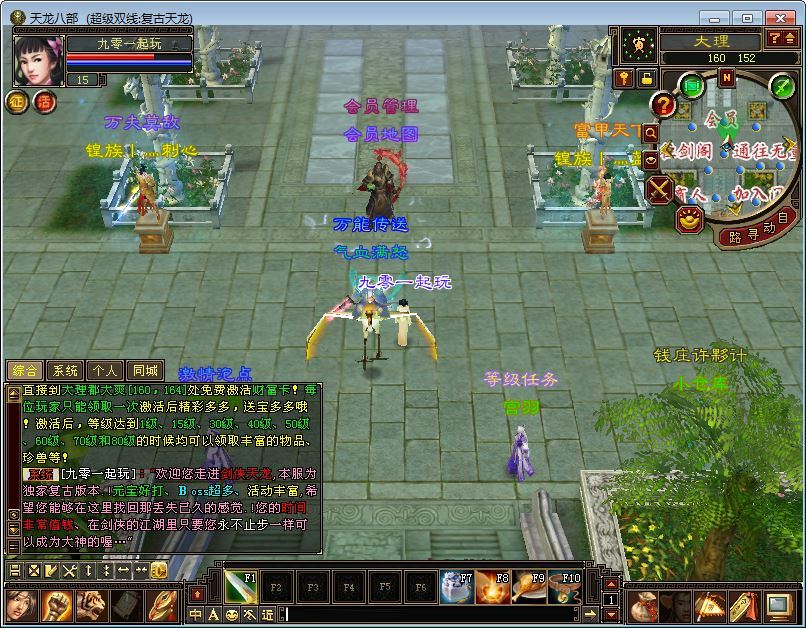
Task: Select the 个人 chat tab
Action: point(105,371)
